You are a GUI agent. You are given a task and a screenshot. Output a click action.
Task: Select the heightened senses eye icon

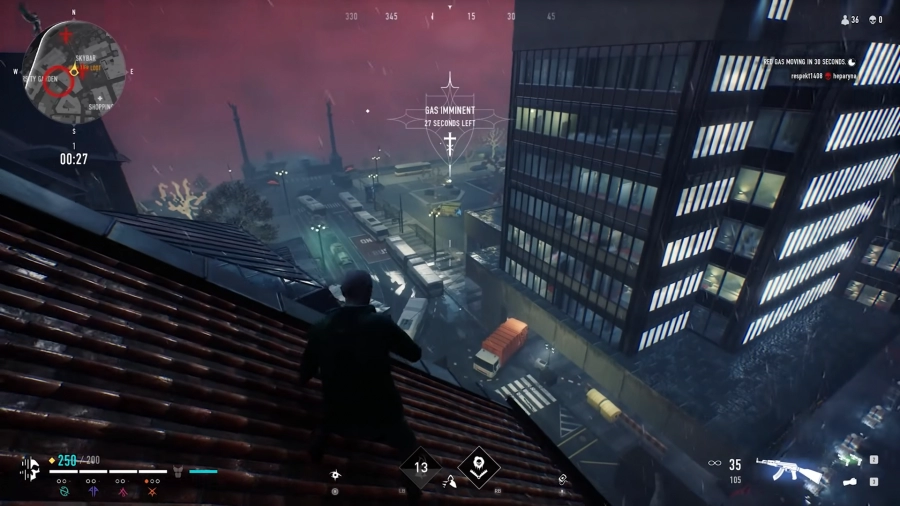336,474
